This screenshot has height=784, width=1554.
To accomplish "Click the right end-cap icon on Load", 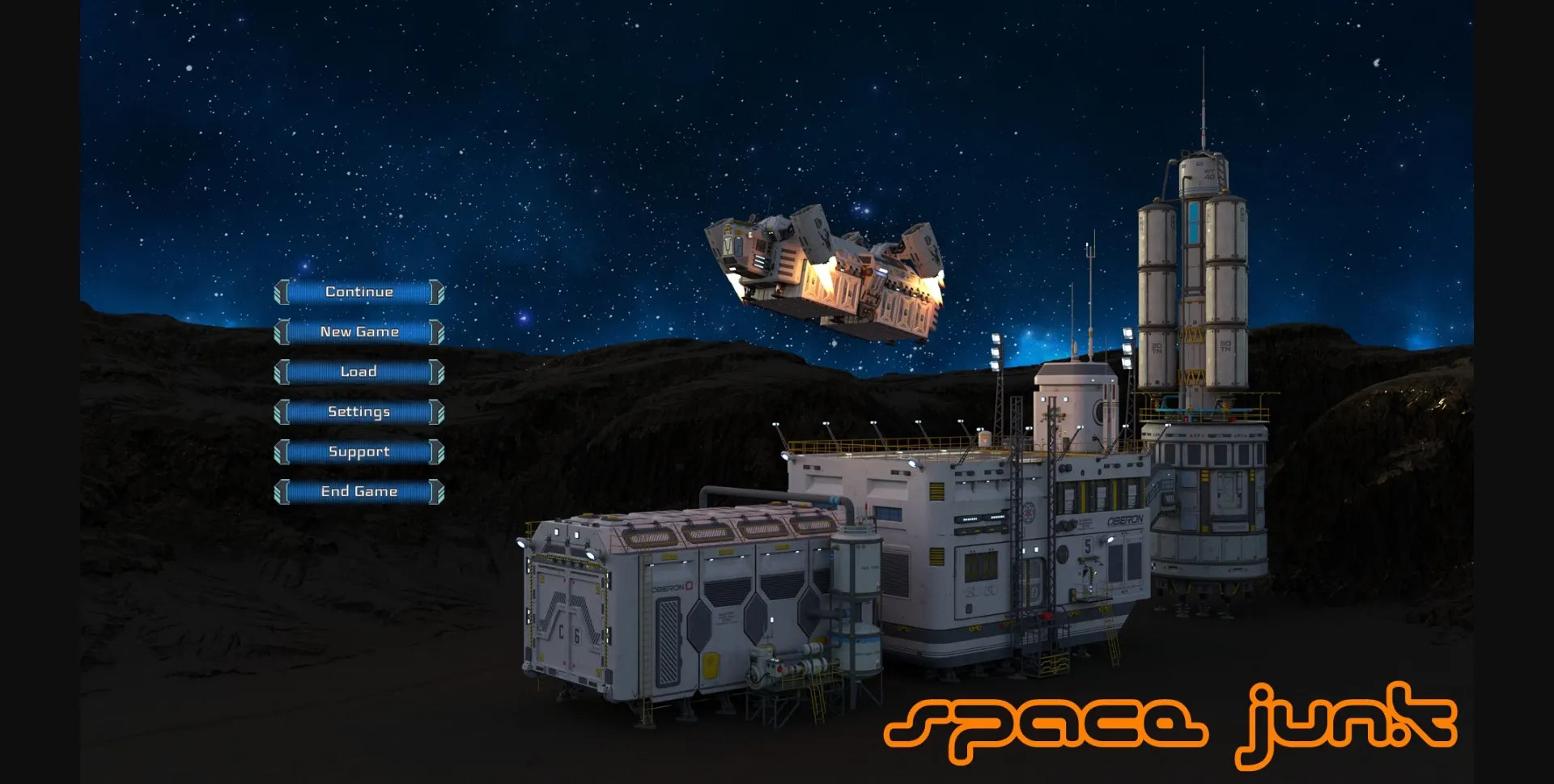I will (437, 371).
